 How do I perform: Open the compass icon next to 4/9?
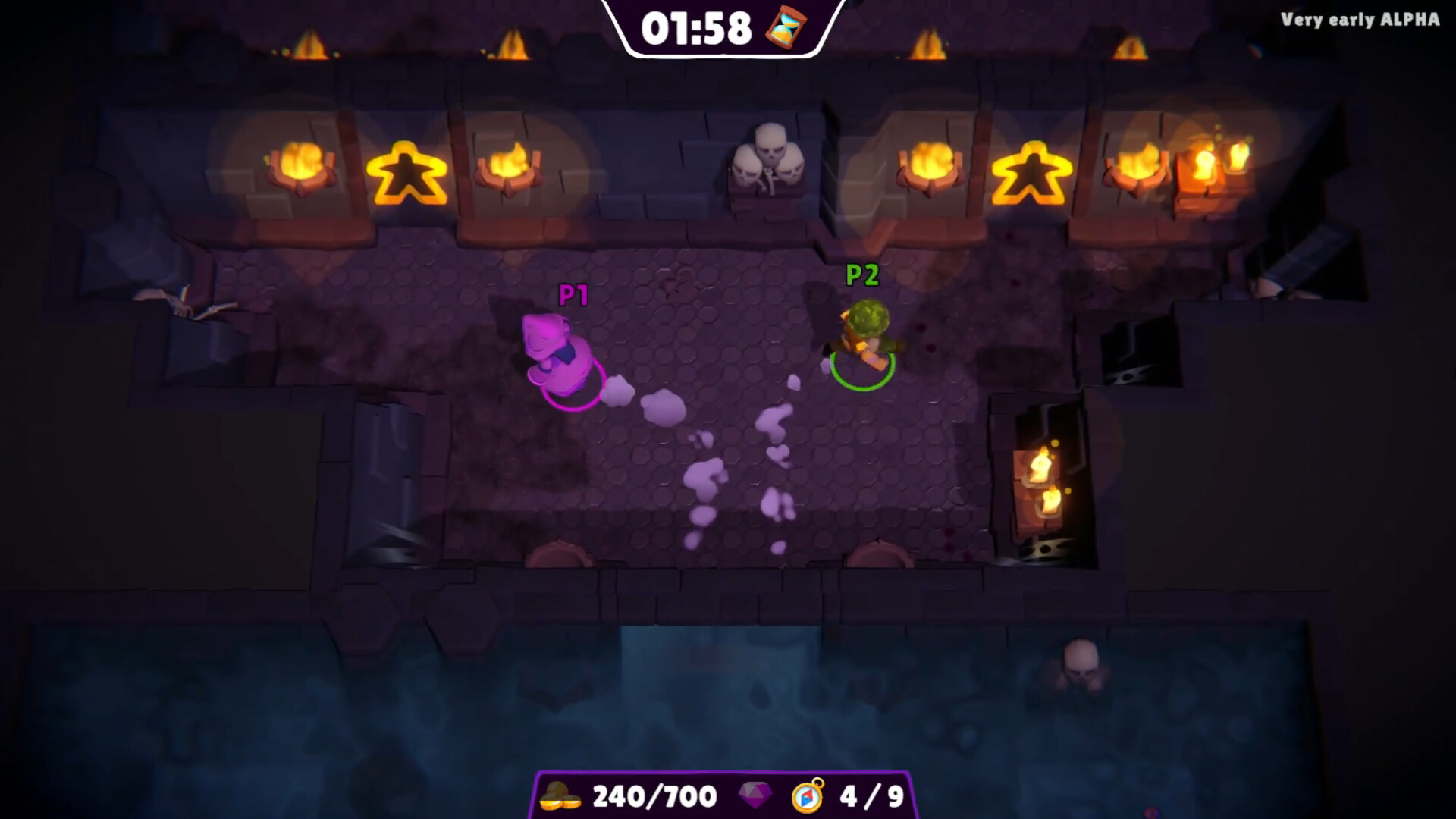[805, 797]
